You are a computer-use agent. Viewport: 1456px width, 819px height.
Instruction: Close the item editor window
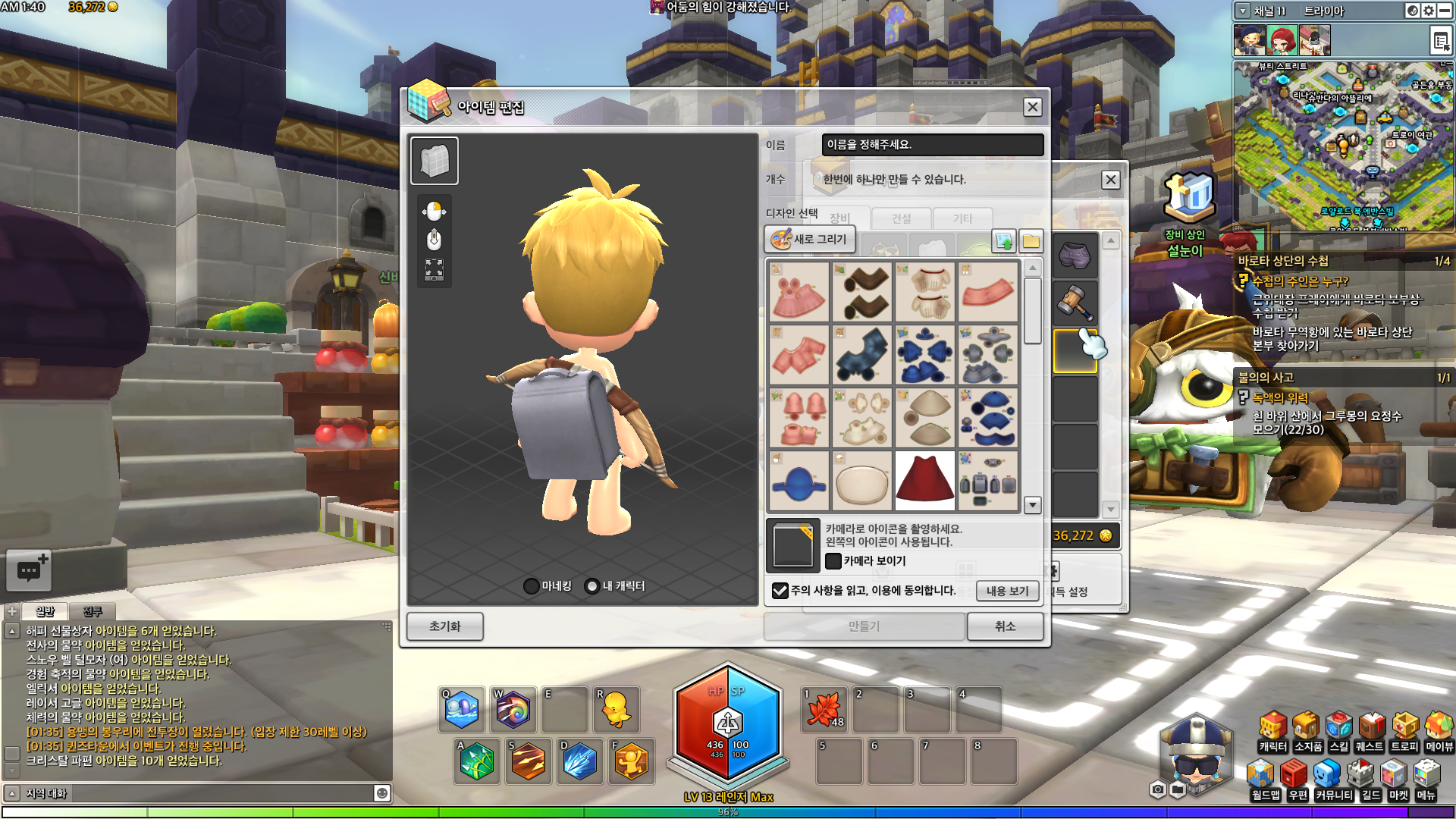pyautogui.click(x=1032, y=107)
